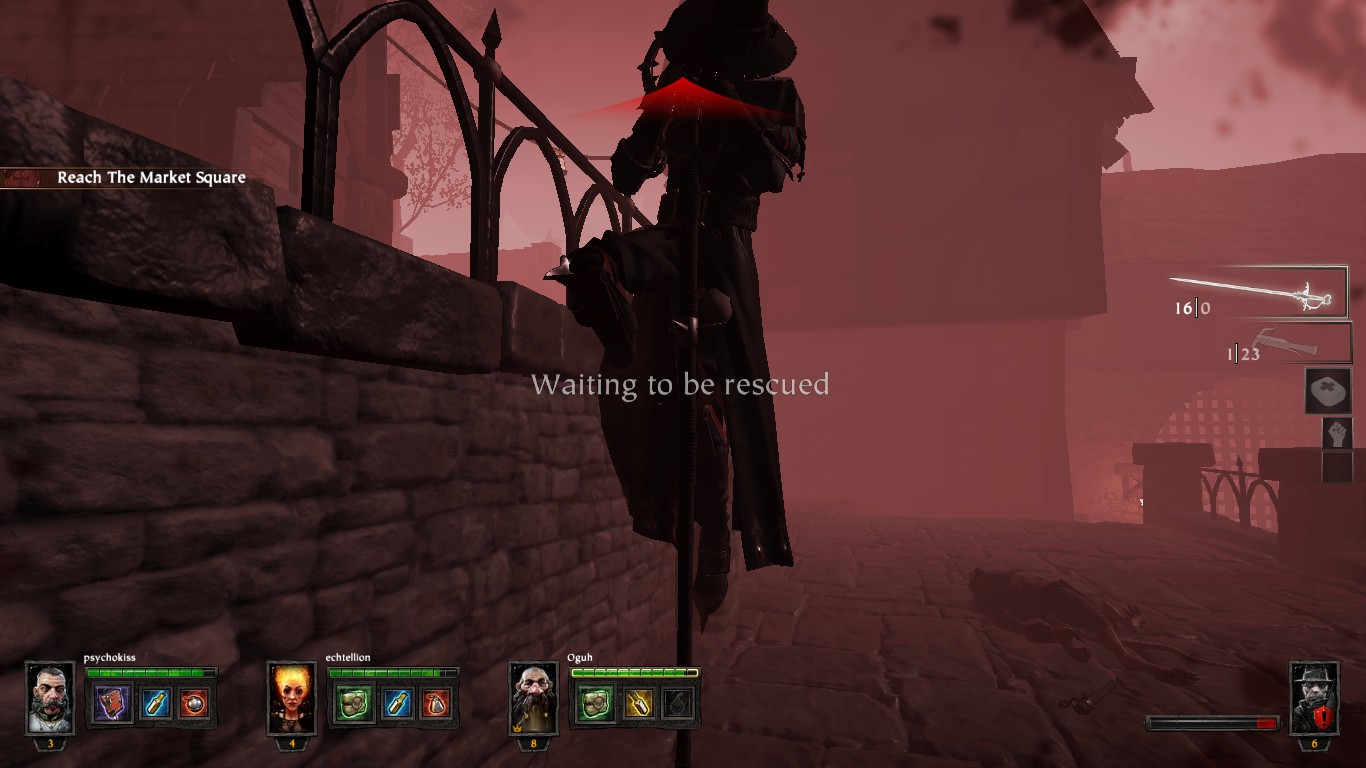The image size is (1366, 768).
Task: Inspect Oguh's green healing supplies icon
Action: pos(596,703)
